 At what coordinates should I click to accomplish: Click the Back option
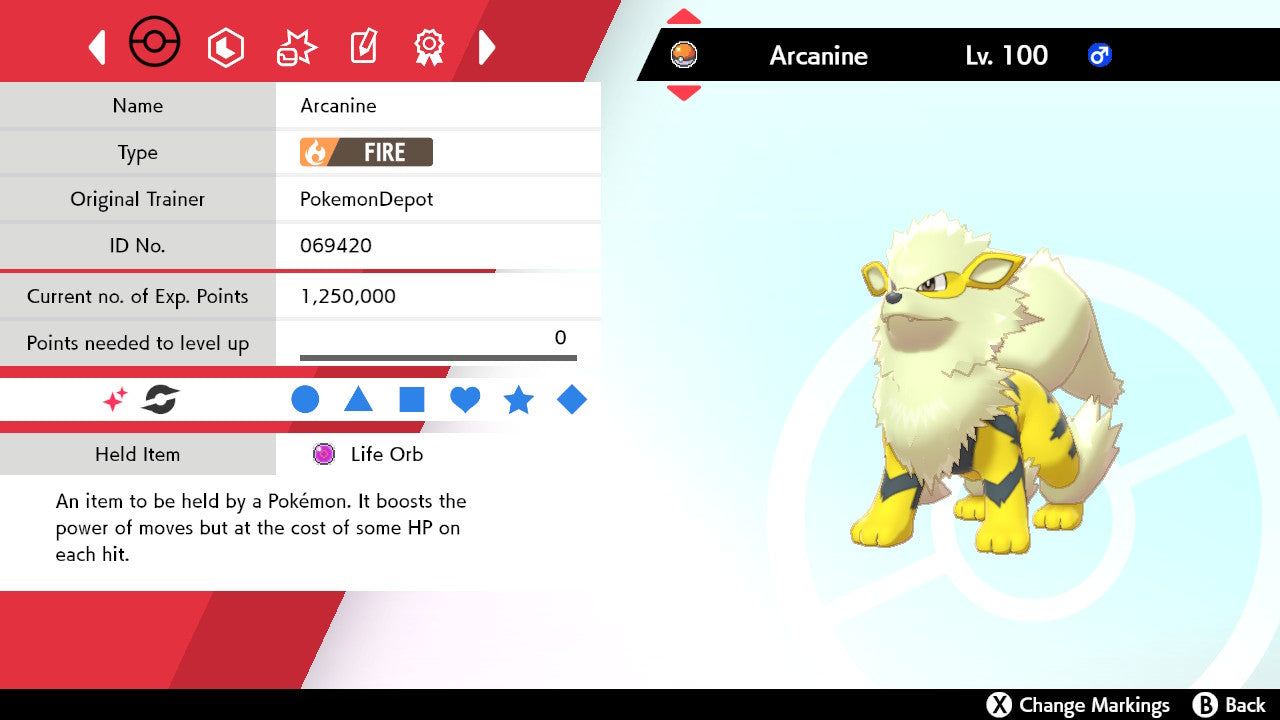(1229, 705)
